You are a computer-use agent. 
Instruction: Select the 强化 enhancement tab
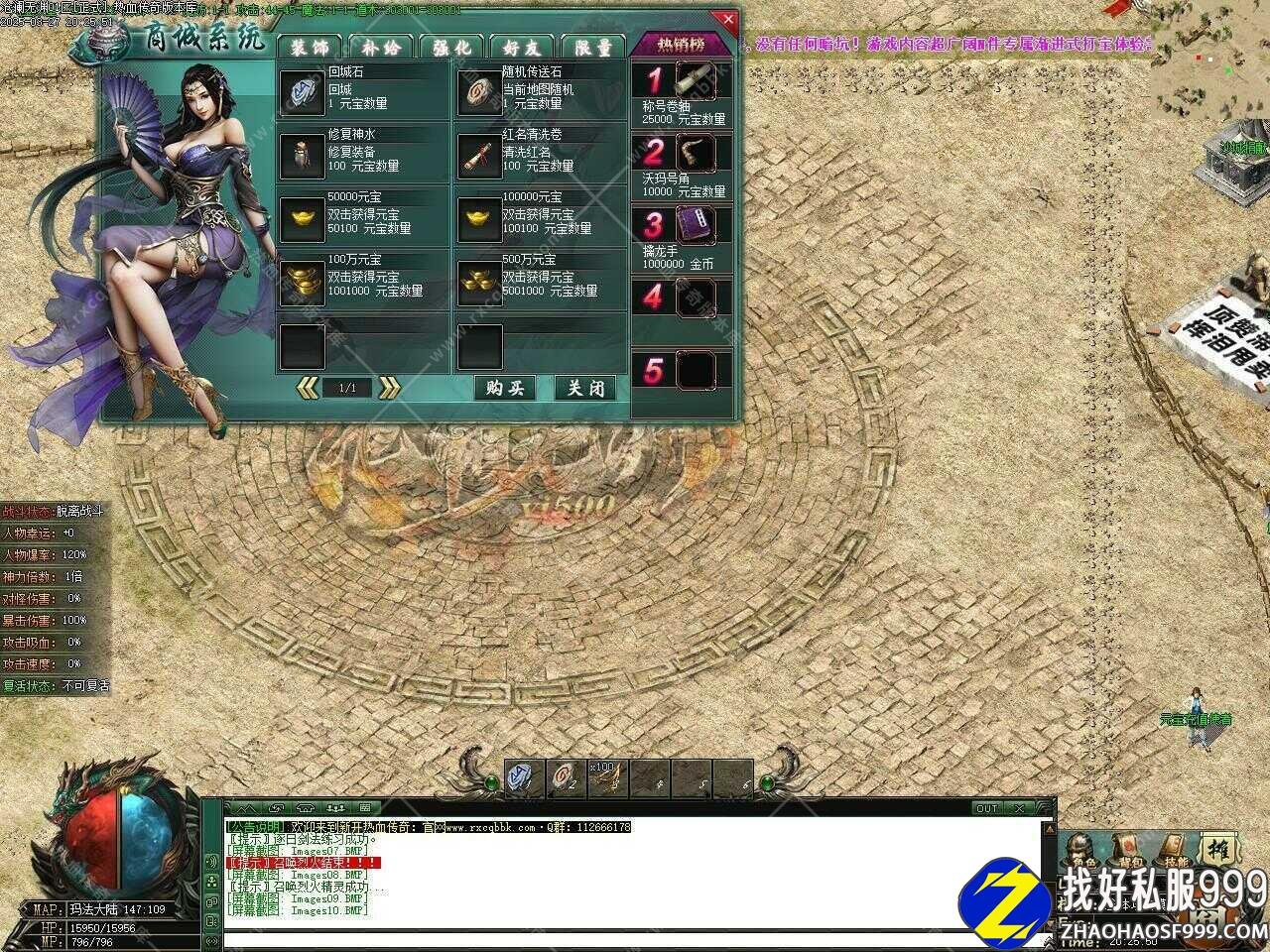[x=451, y=48]
